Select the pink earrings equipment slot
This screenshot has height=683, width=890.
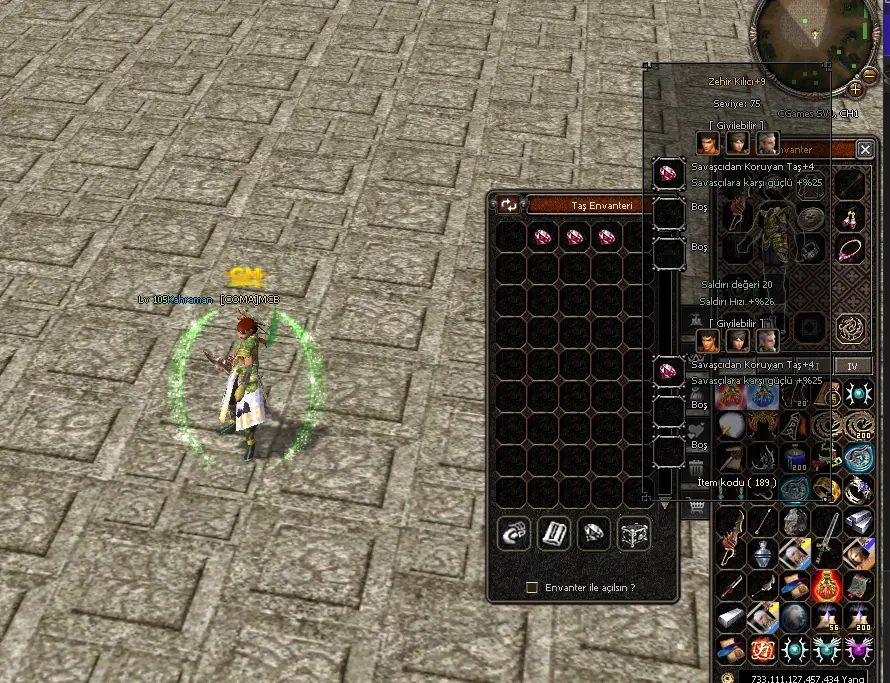[852, 215]
